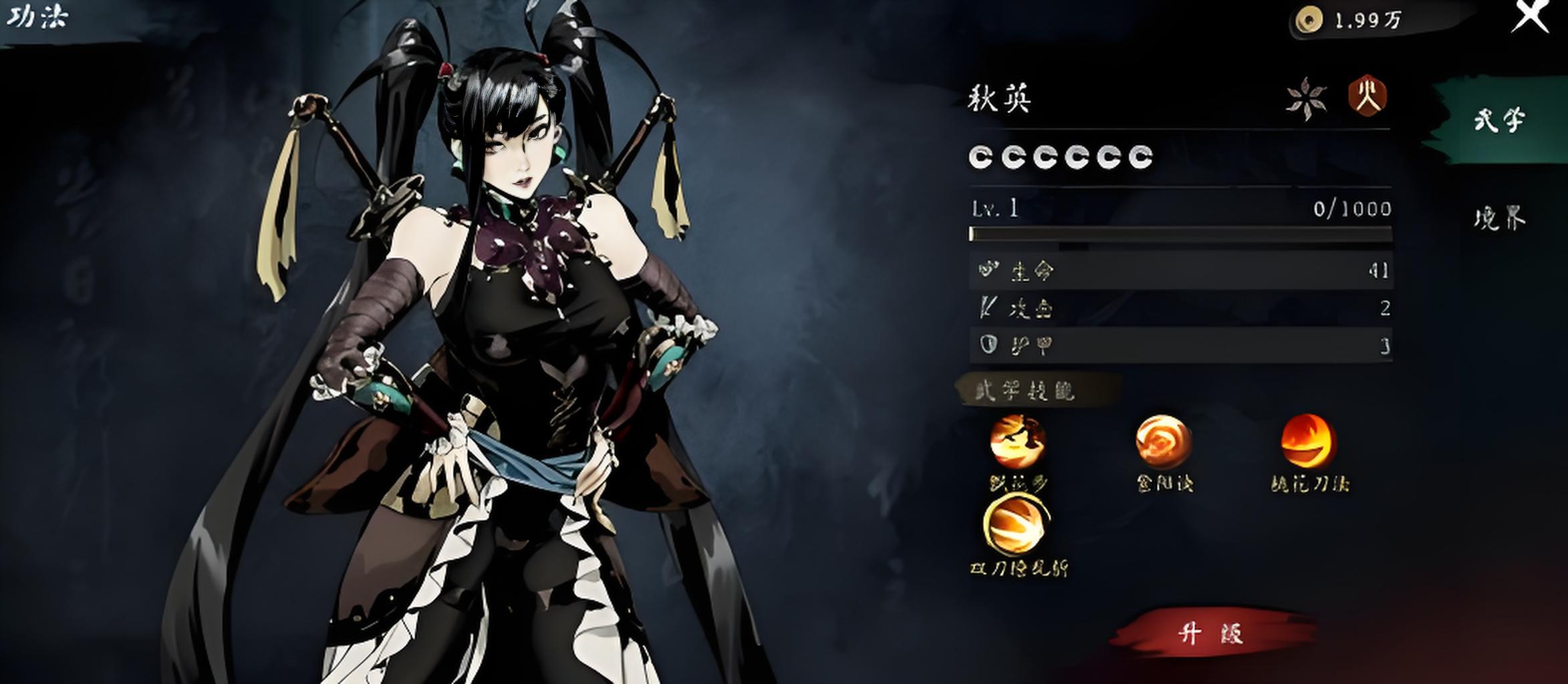Click the 火 fire element badge
1568x684 pixels.
click(x=1367, y=97)
